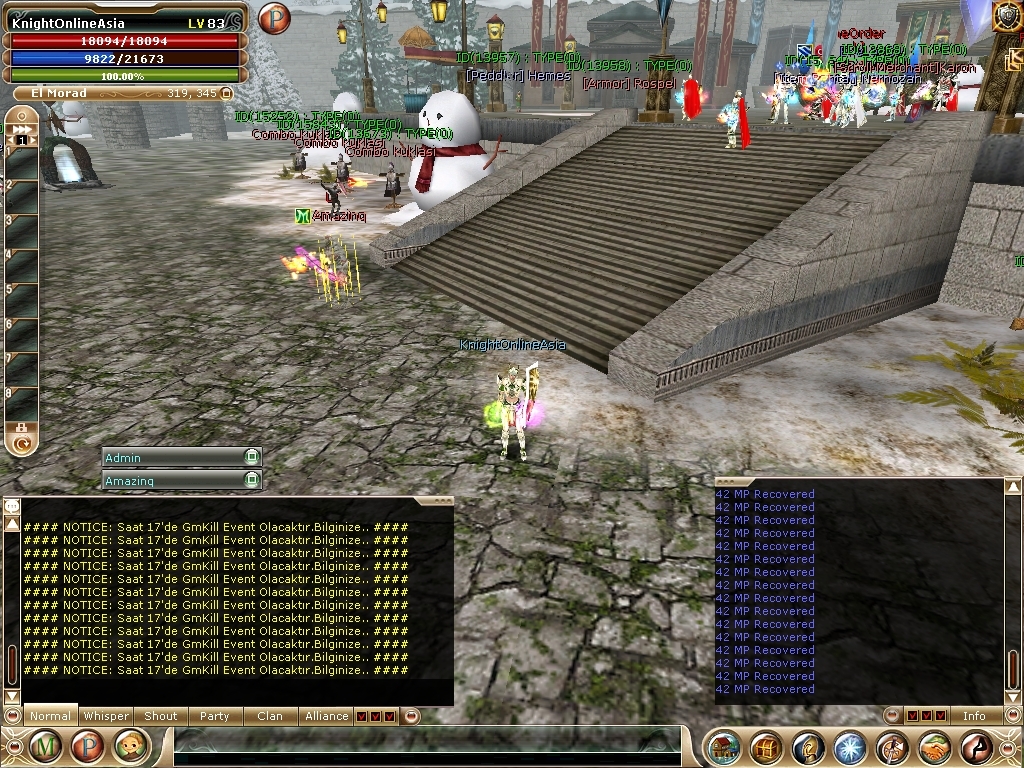This screenshot has width=1024, height=768.
Task: Click the orange P button beside the M
Action: 88,746
